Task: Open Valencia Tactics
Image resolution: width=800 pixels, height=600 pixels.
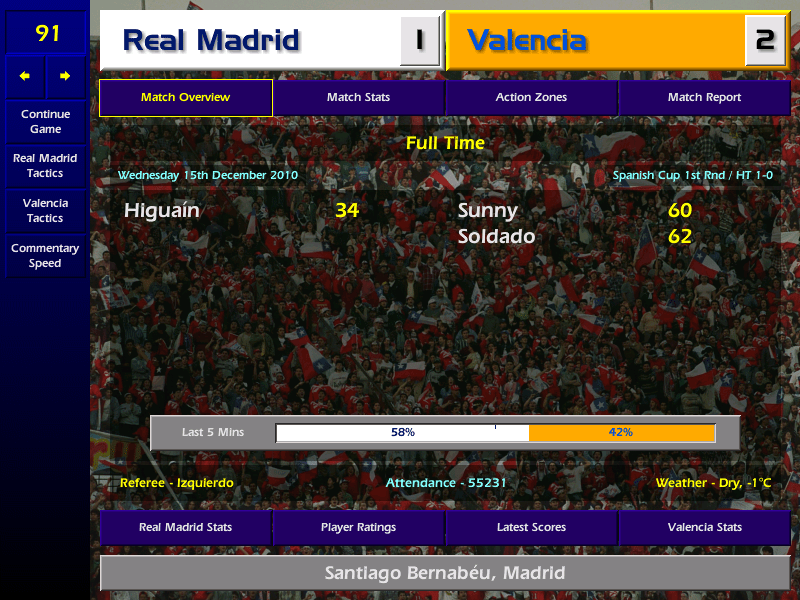Action: [45, 210]
